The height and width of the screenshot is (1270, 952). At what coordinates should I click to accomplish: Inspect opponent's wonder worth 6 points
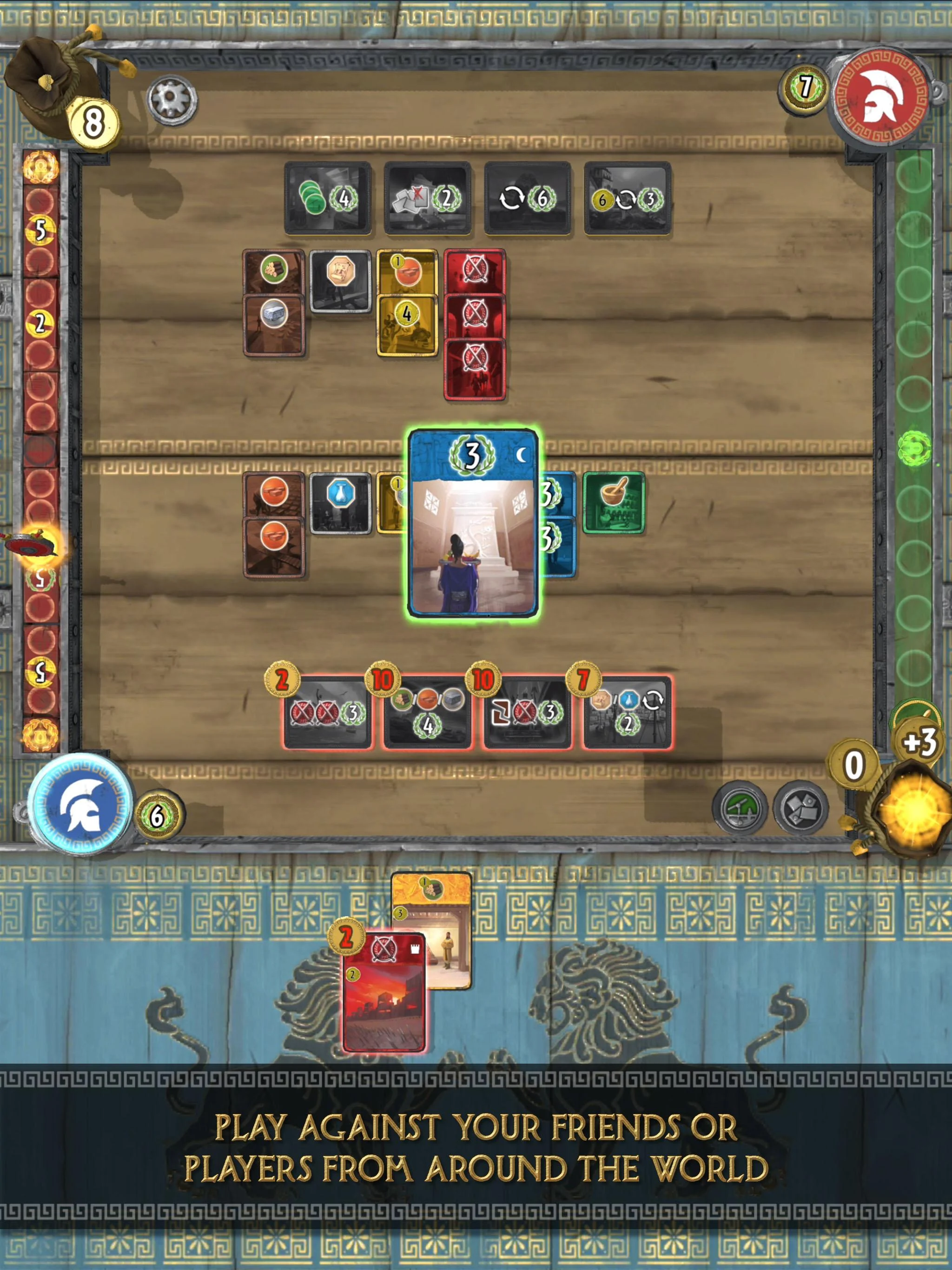pos(527,198)
